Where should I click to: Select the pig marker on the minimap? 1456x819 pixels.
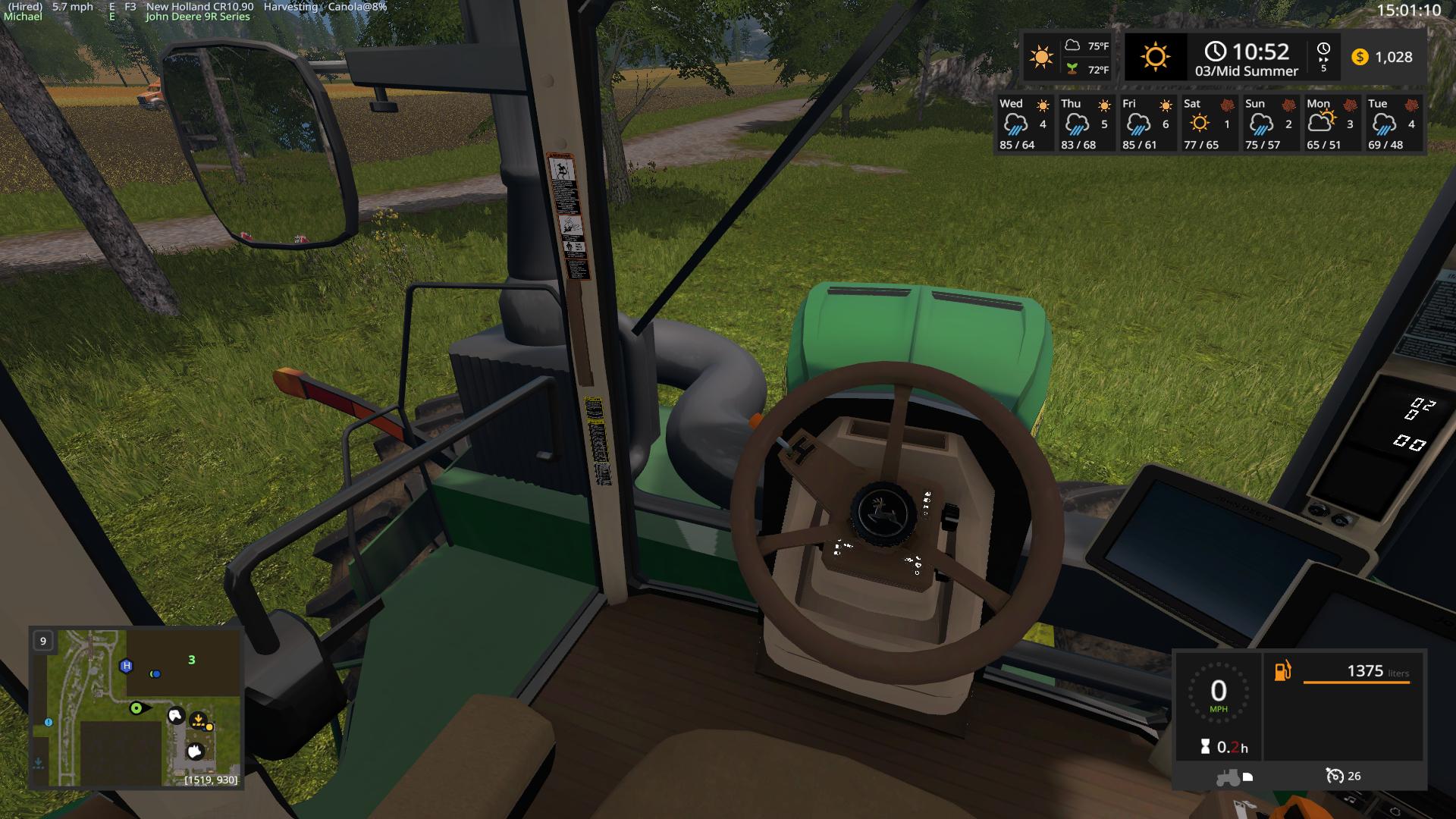[195, 752]
